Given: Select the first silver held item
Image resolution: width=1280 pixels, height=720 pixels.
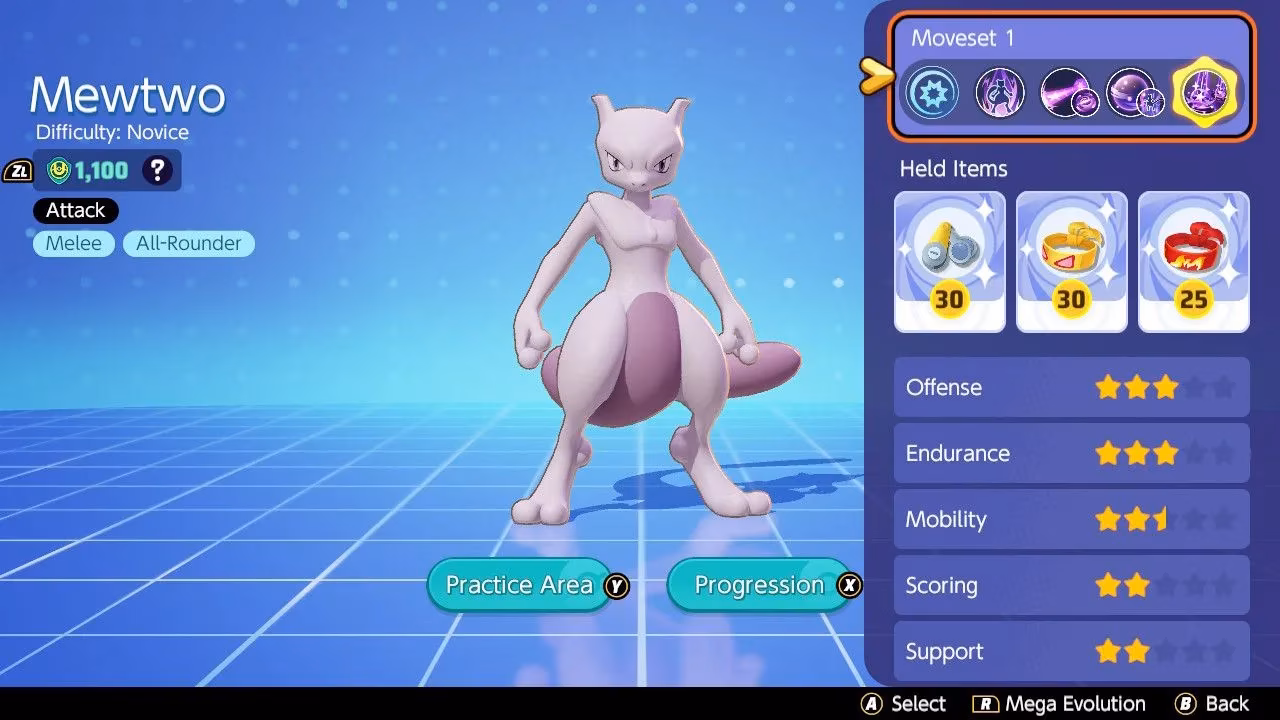Looking at the screenshot, I should pyautogui.click(x=949, y=258).
